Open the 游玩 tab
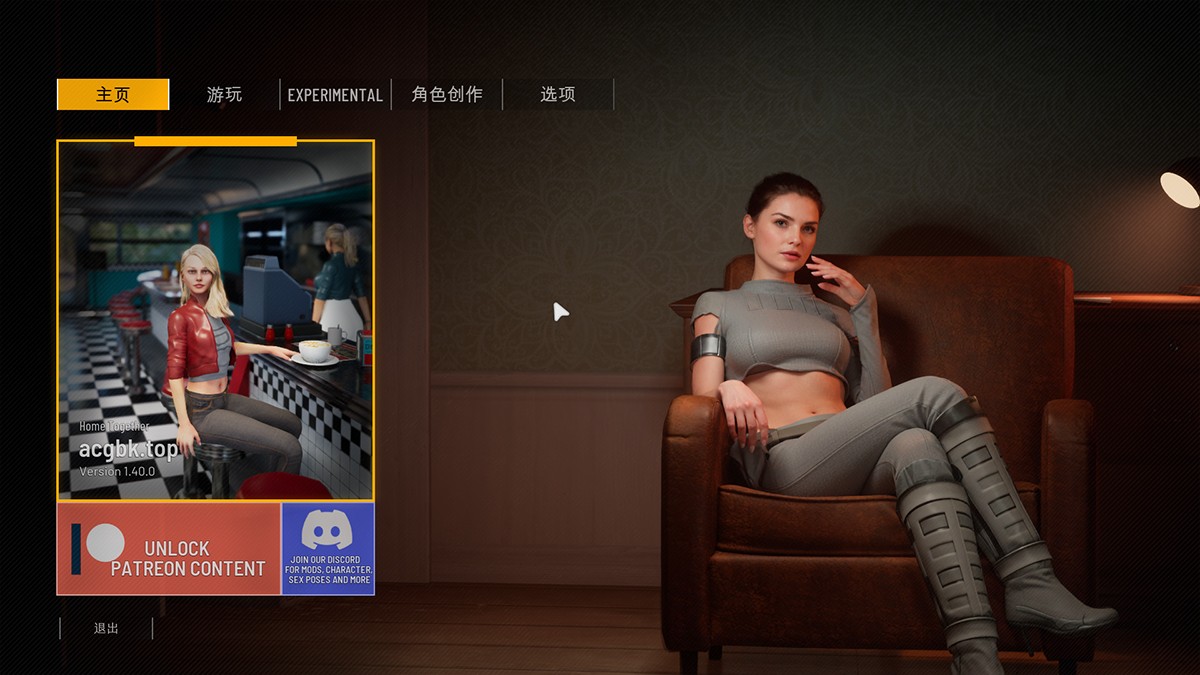Image resolution: width=1200 pixels, height=675 pixels. click(x=224, y=95)
